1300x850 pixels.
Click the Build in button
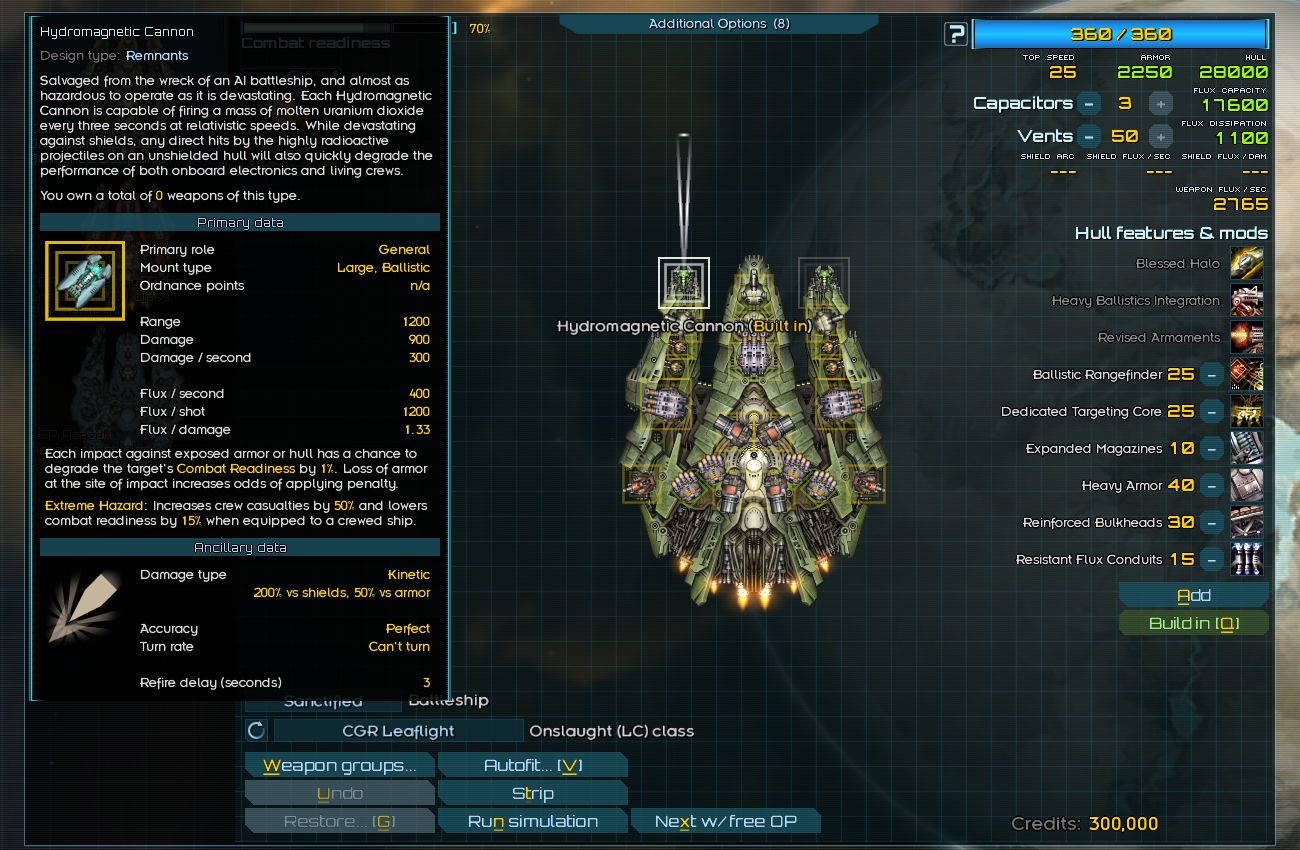click(1193, 623)
